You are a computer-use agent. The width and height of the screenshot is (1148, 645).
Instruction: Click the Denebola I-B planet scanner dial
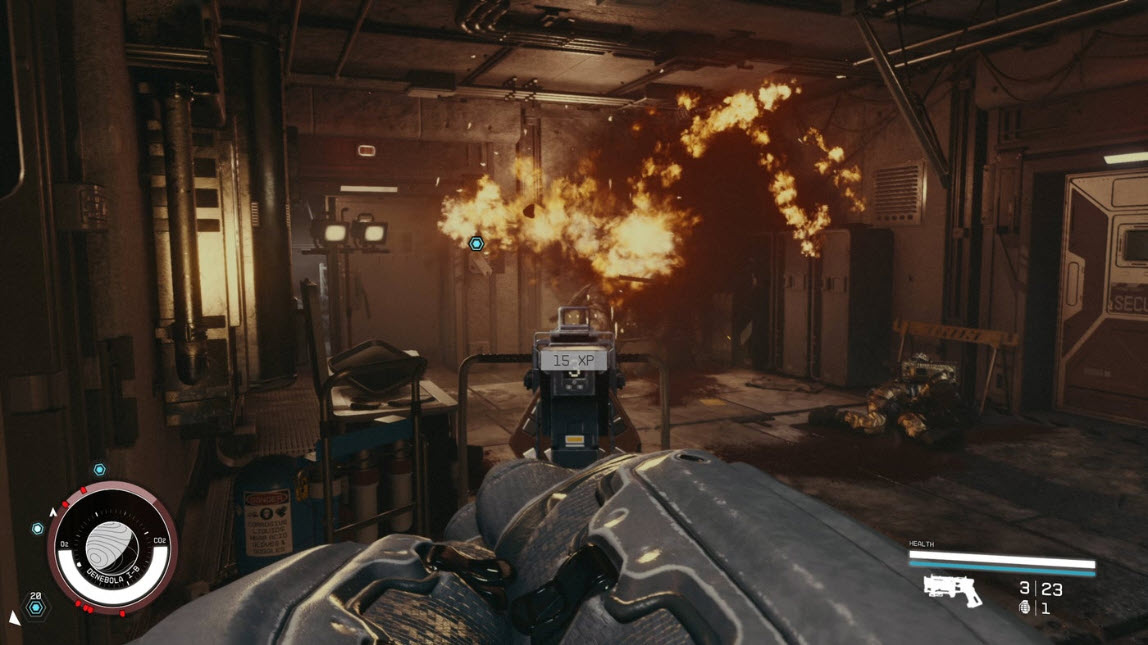point(112,546)
